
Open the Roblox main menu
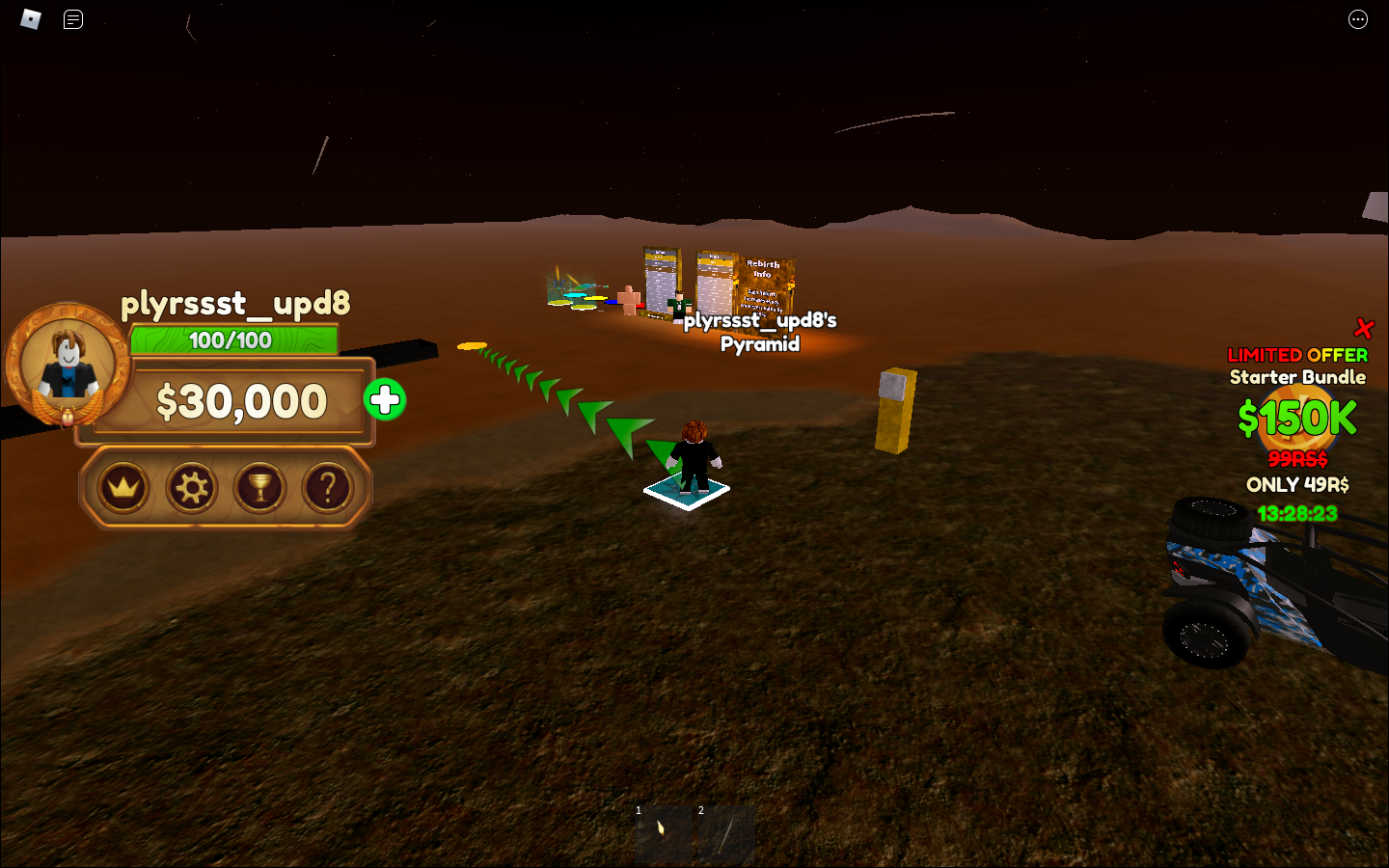tap(31, 19)
